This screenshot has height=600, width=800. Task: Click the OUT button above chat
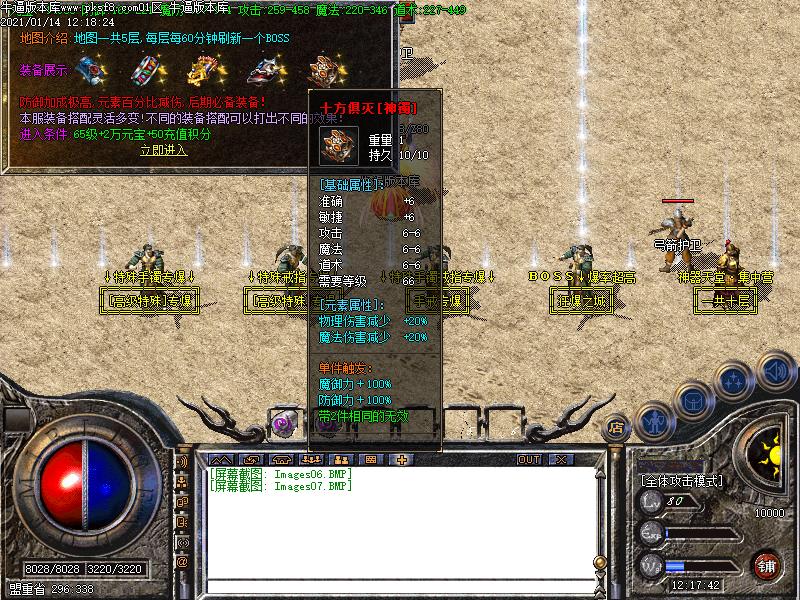click(x=528, y=460)
